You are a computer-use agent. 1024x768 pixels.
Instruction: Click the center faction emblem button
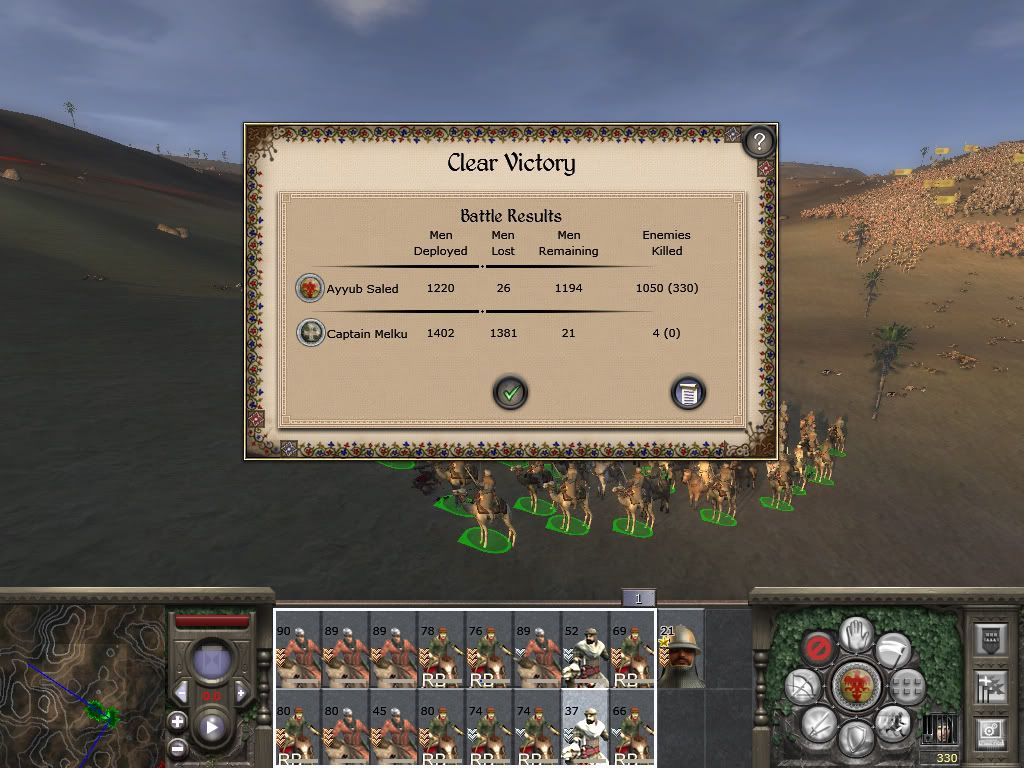[855, 686]
